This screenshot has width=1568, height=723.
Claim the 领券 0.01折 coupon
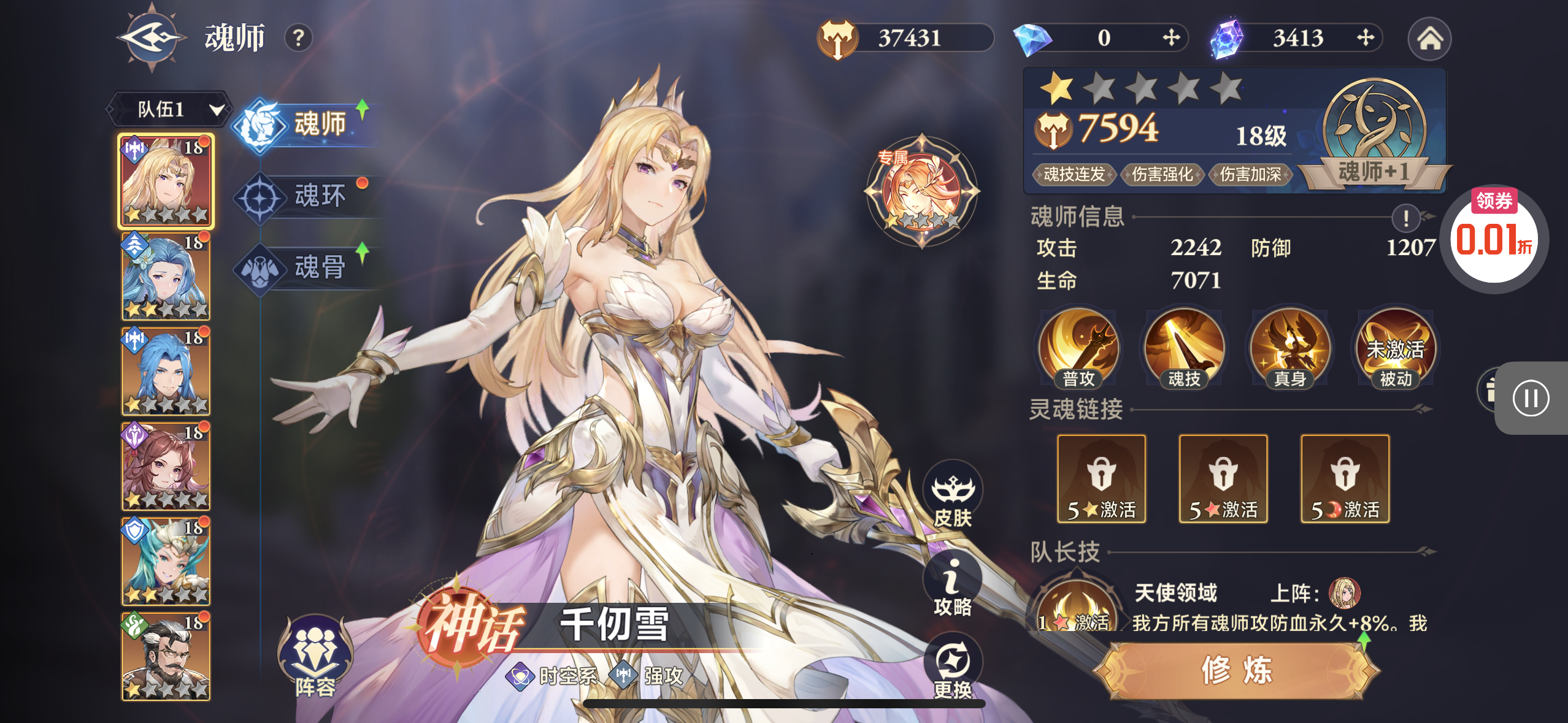pyautogui.click(x=1494, y=238)
